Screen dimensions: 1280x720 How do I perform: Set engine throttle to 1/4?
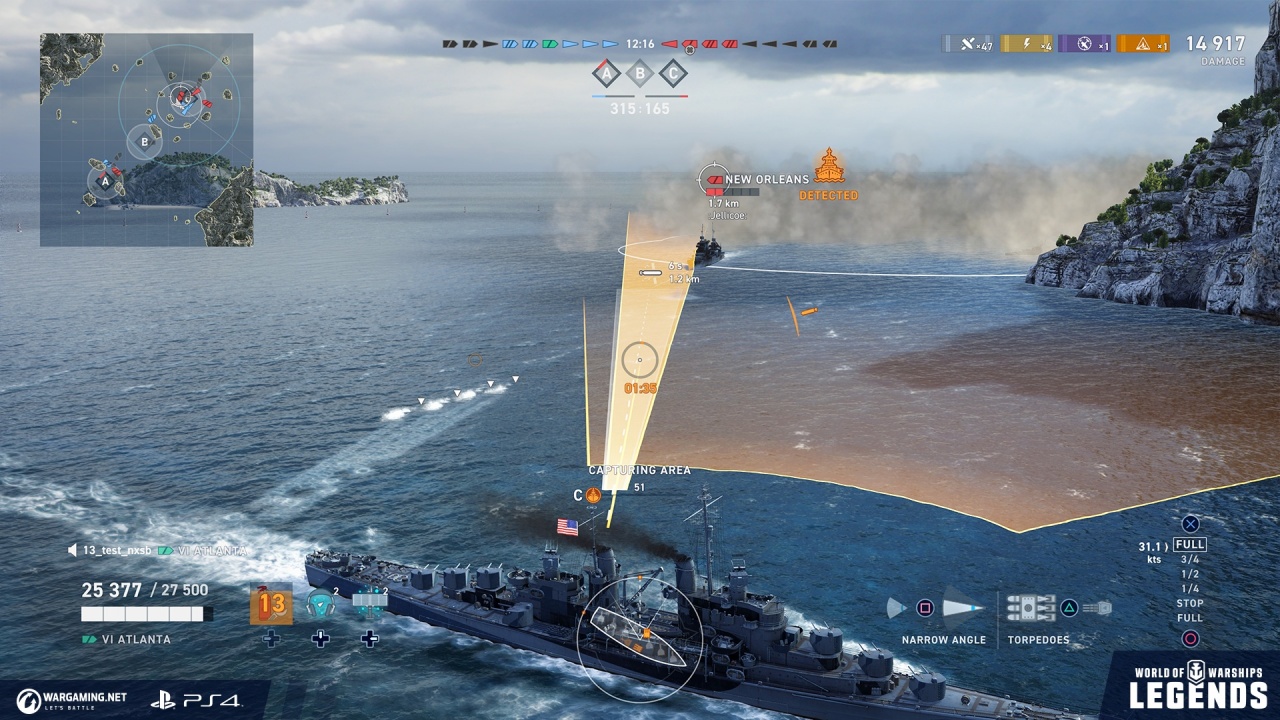coord(1190,589)
